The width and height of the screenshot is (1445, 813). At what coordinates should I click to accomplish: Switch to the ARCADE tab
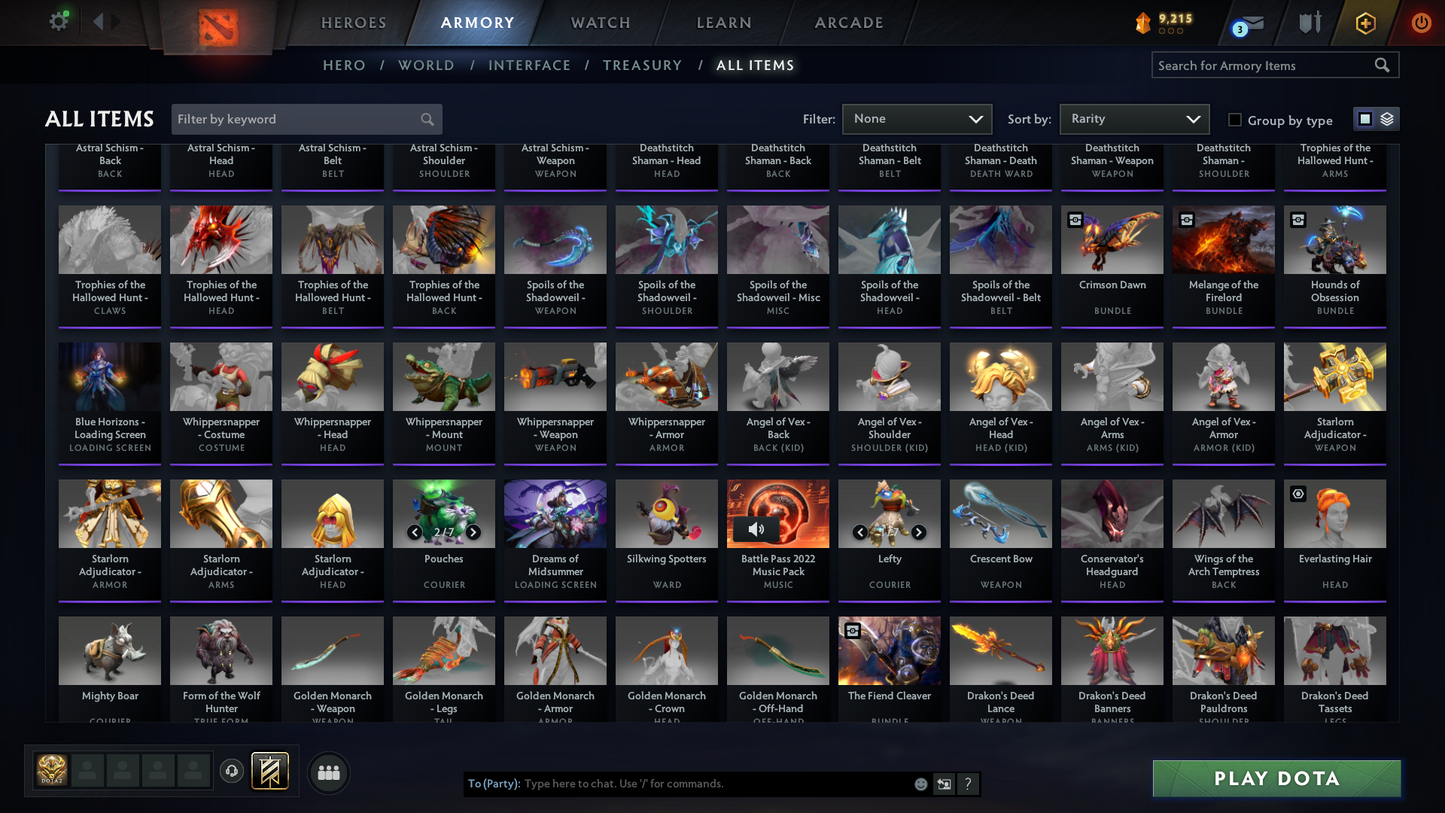847,22
